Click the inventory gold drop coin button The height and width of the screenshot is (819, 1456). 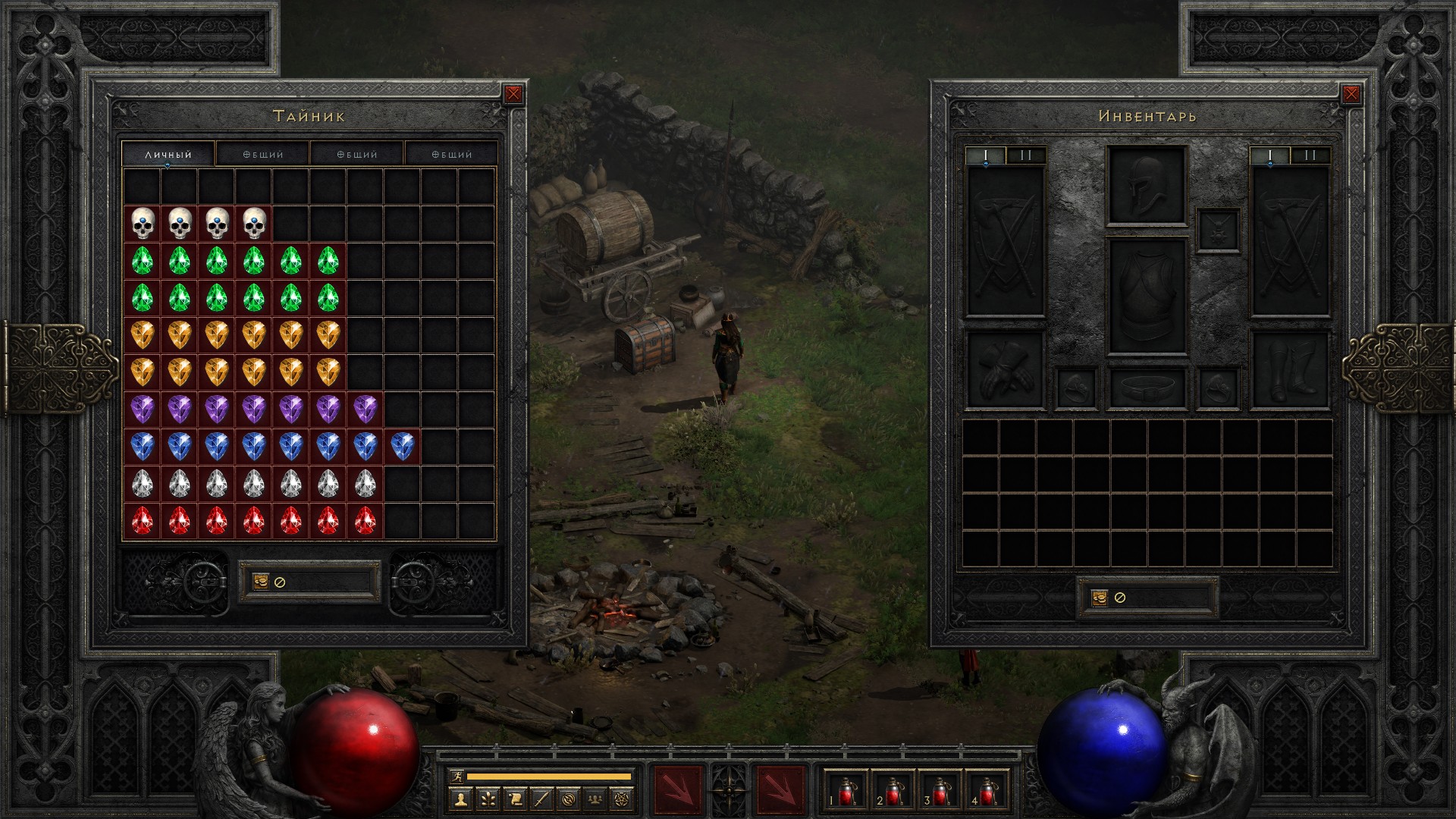tap(1100, 598)
